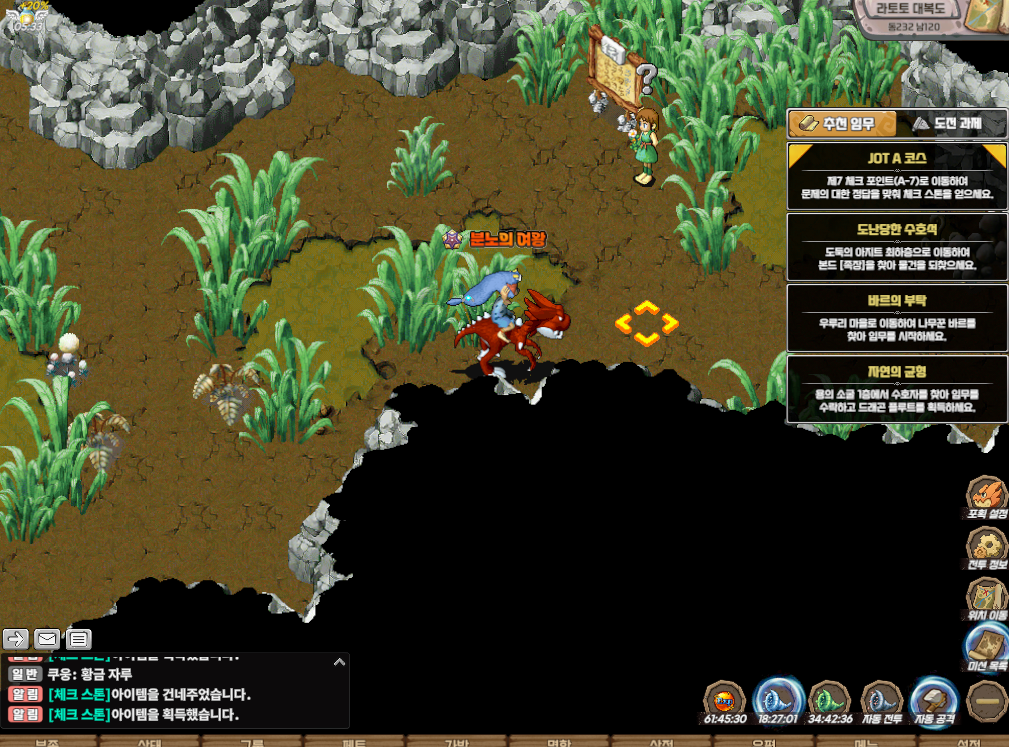Screen dimensions: 1009x747
Task: Click the arrow button above the chat
Action: 16,638
